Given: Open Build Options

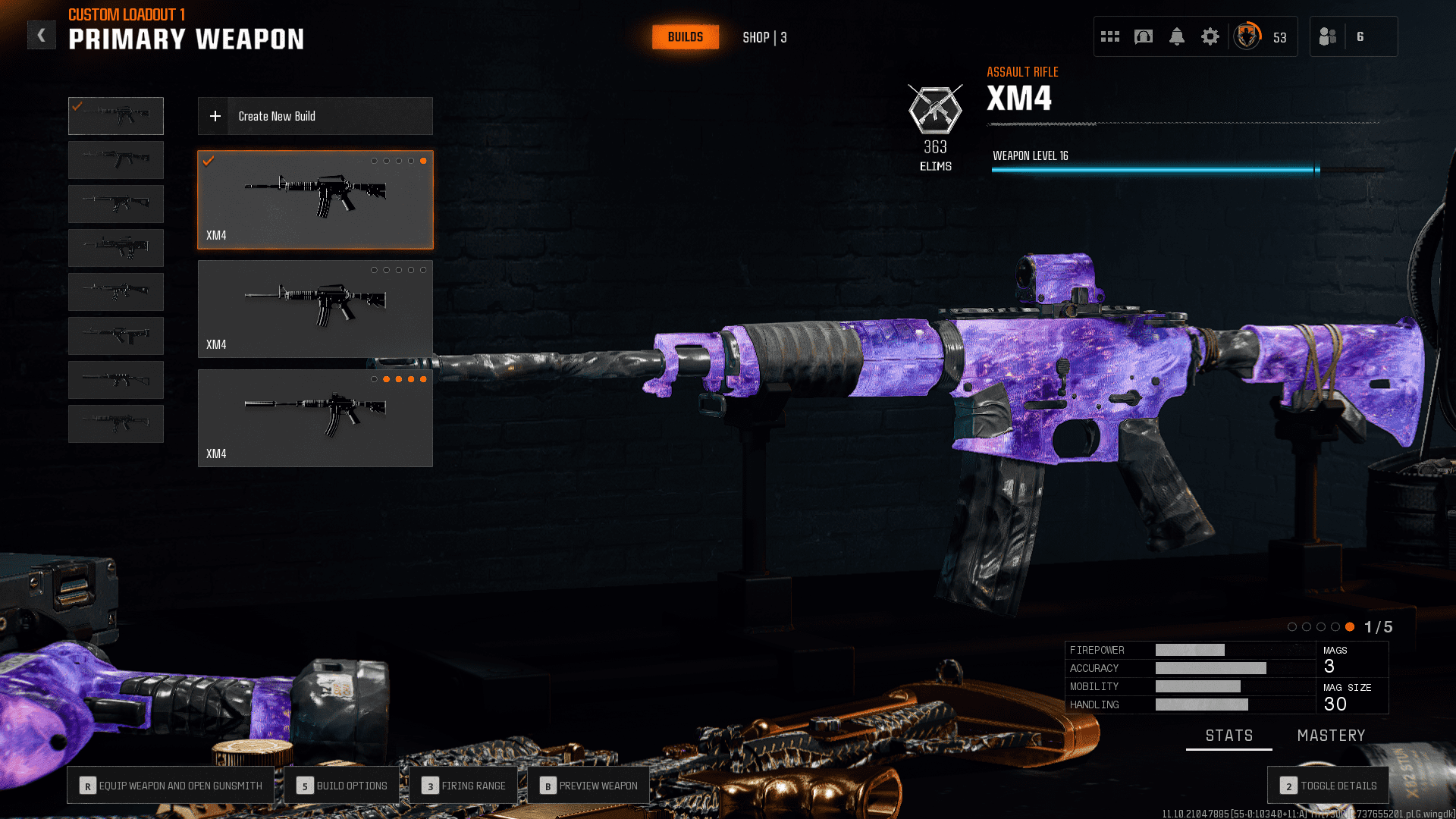Looking at the screenshot, I should pyautogui.click(x=342, y=786).
